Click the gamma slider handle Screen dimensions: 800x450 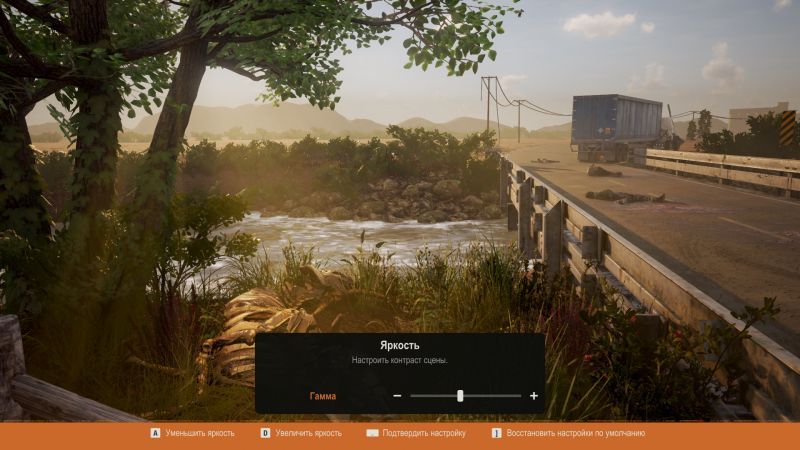pos(460,396)
